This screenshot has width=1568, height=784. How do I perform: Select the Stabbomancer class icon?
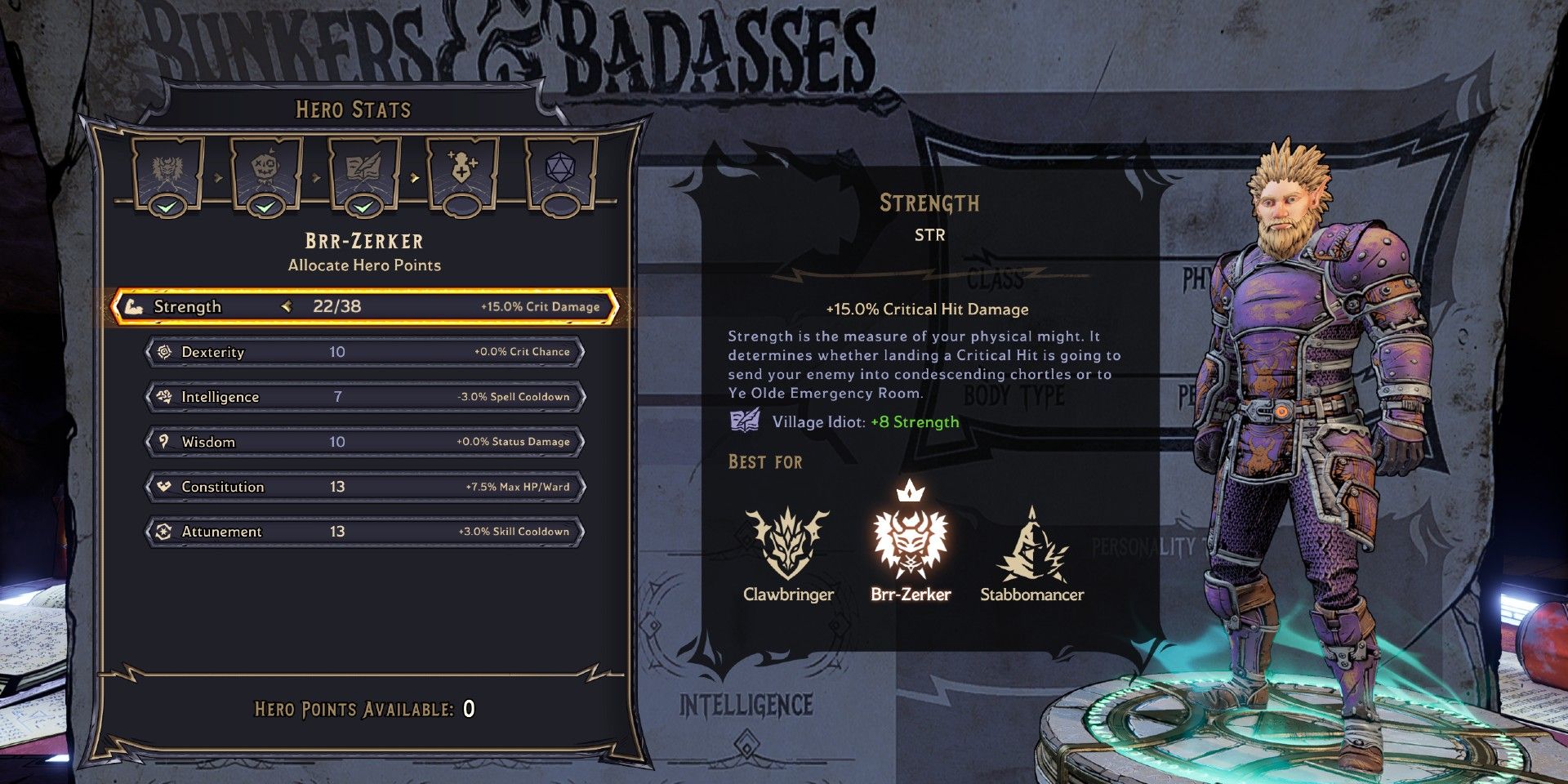[1034, 546]
